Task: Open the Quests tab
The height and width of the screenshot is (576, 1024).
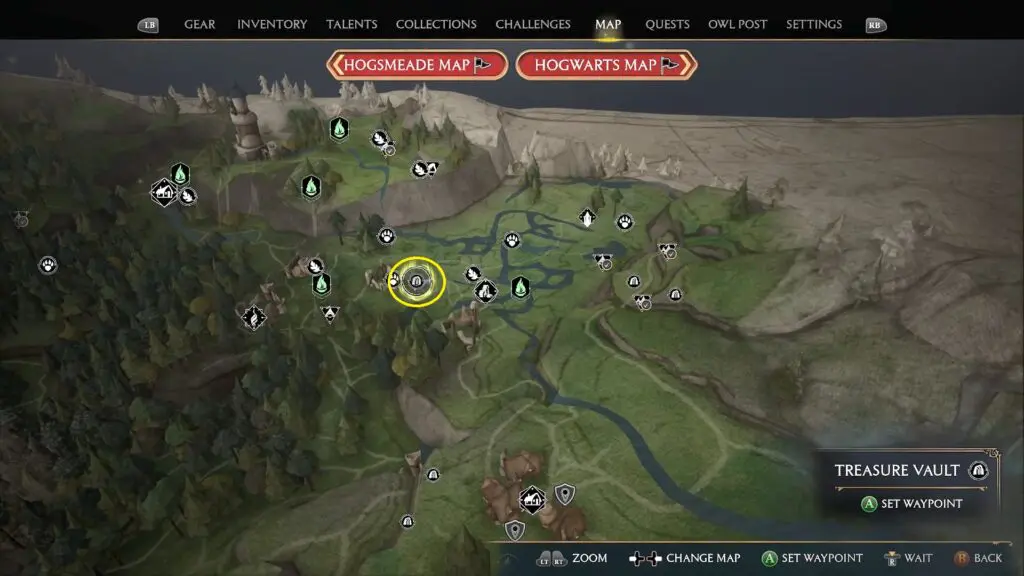Action: pyautogui.click(x=666, y=24)
